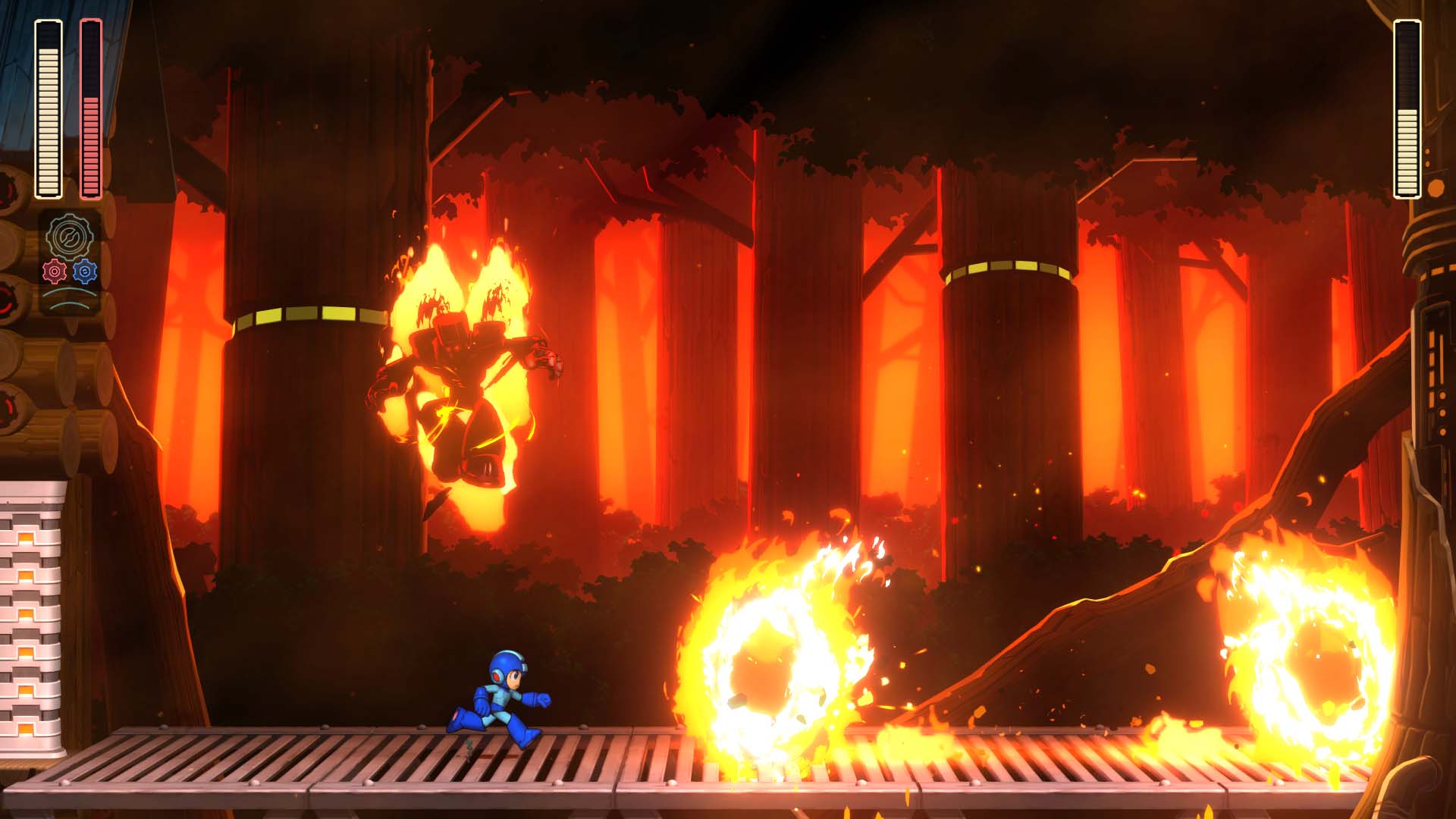The image size is (1456, 819).
Task: Toggle the yellow health bar on the left
Action: pyautogui.click(x=47, y=106)
